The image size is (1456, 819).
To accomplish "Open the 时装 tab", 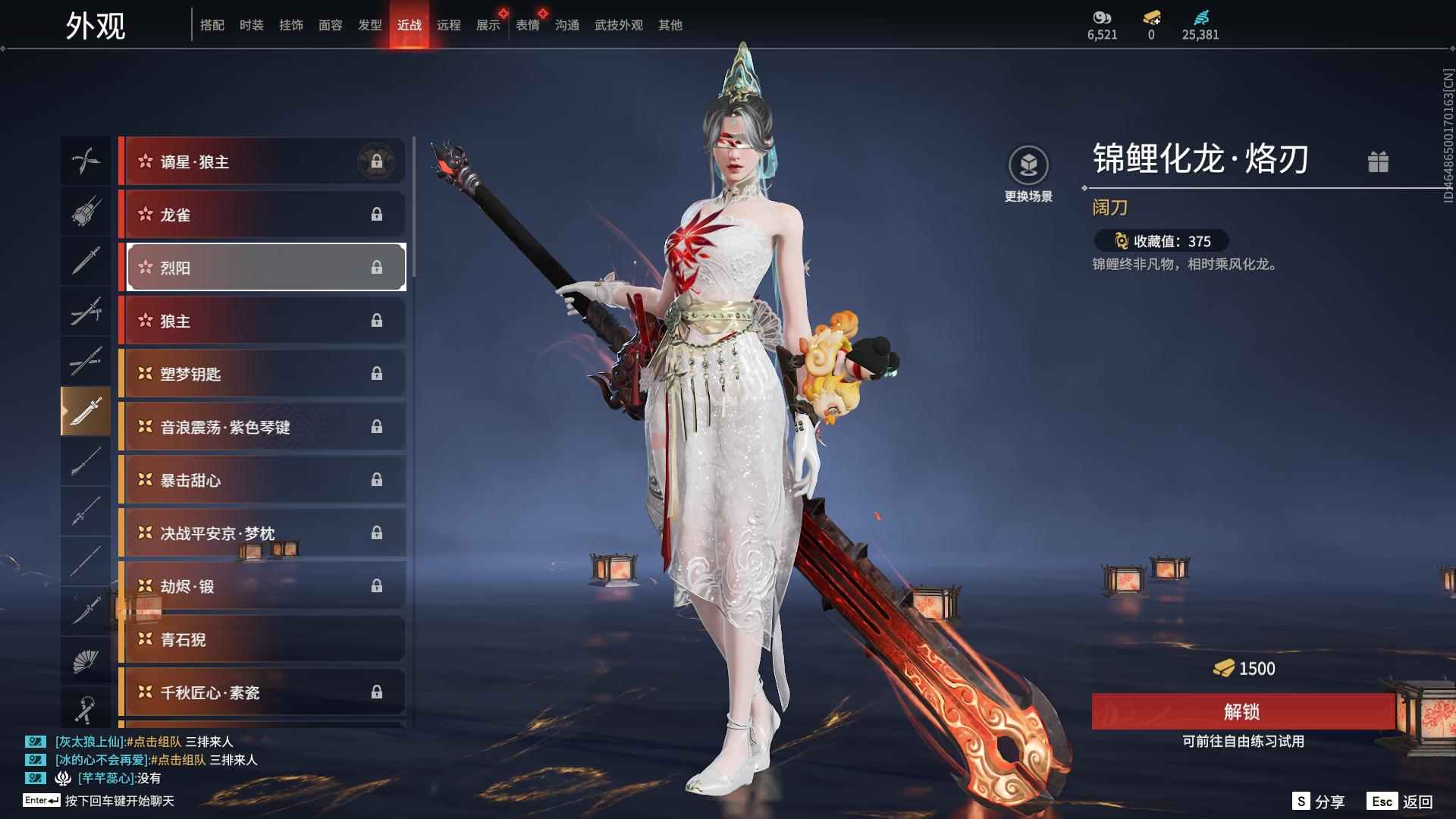I will (x=251, y=24).
